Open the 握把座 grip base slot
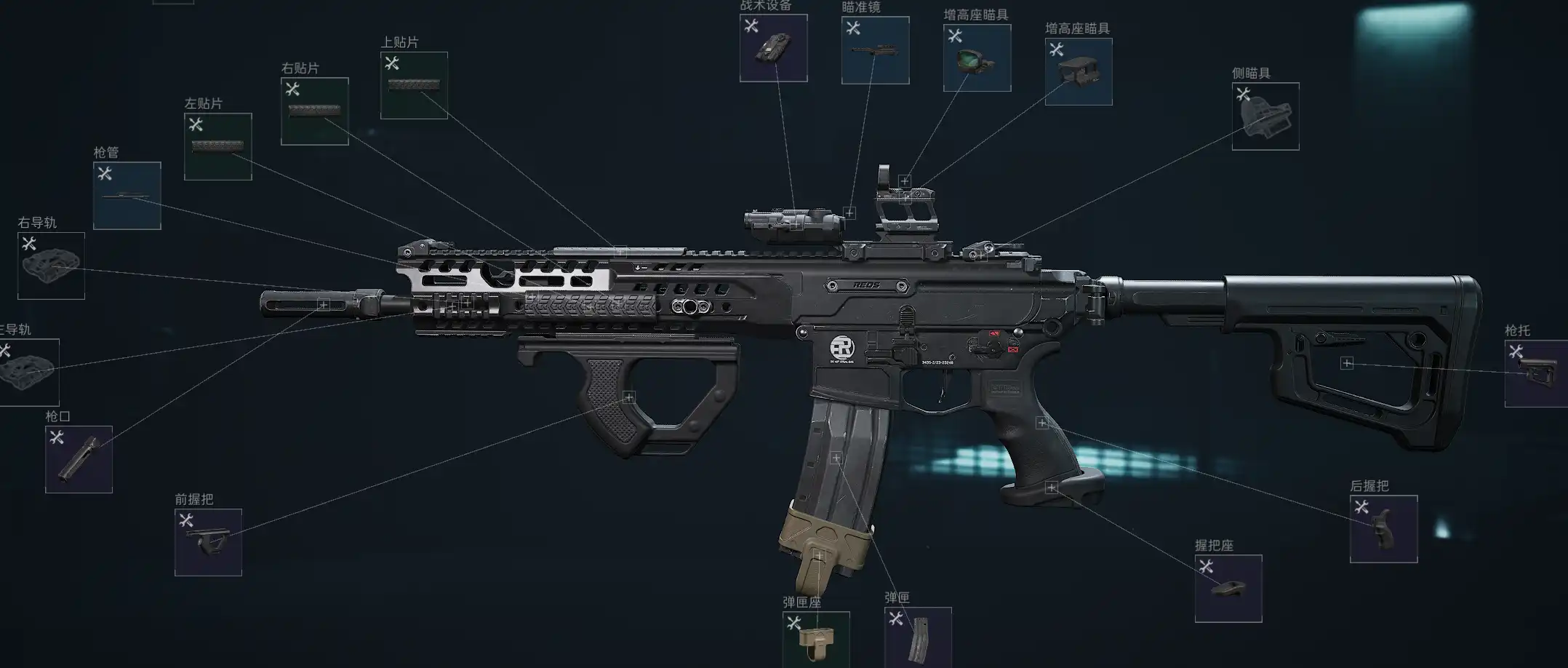Screen dimensions: 1568x668 point(1228,589)
